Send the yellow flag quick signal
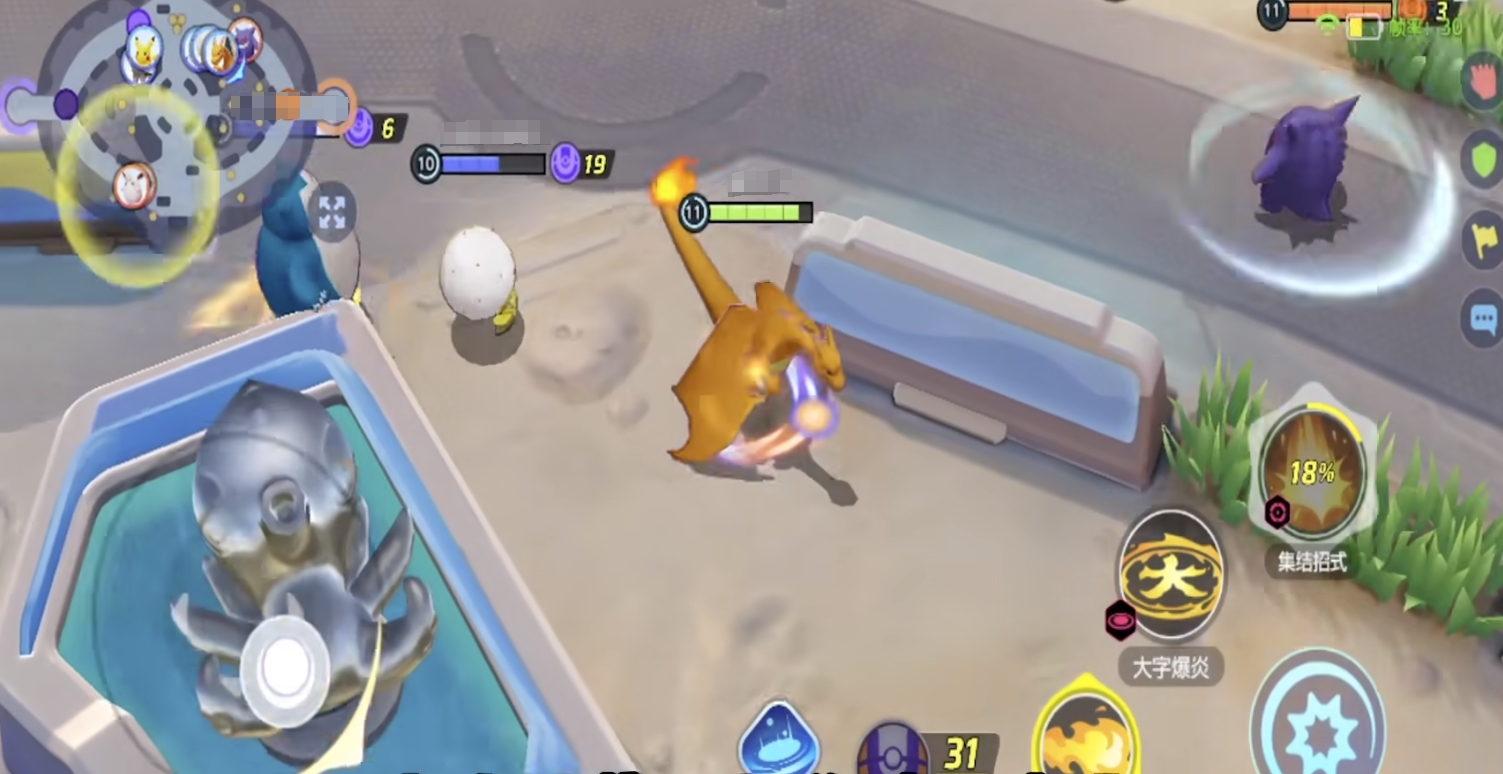Screen dimensions: 1503x774 pyautogui.click(x=1483, y=240)
